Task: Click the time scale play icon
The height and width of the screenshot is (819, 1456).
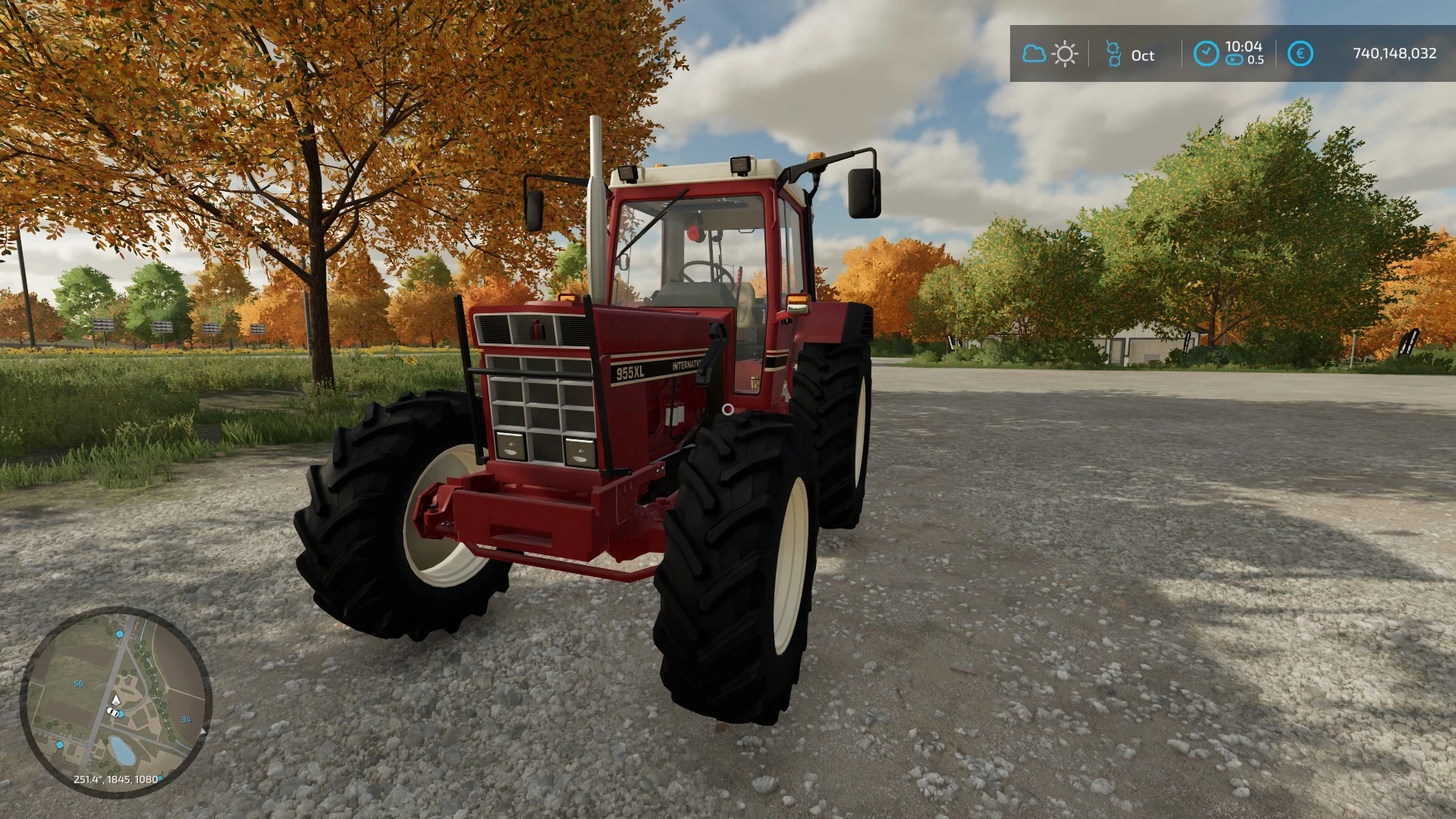Action: (x=1233, y=59)
